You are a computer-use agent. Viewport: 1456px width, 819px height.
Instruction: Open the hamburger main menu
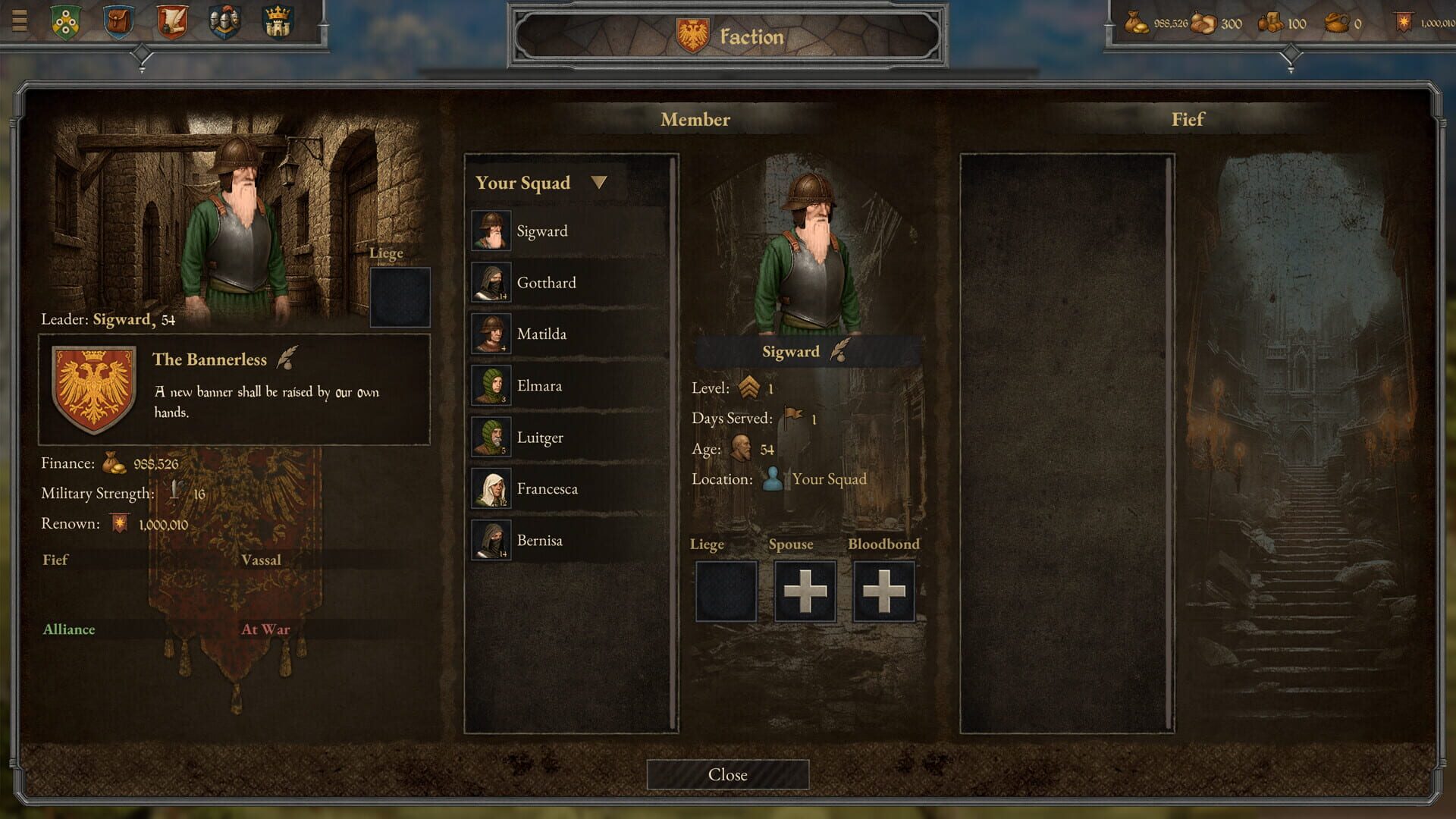[20, 20]
